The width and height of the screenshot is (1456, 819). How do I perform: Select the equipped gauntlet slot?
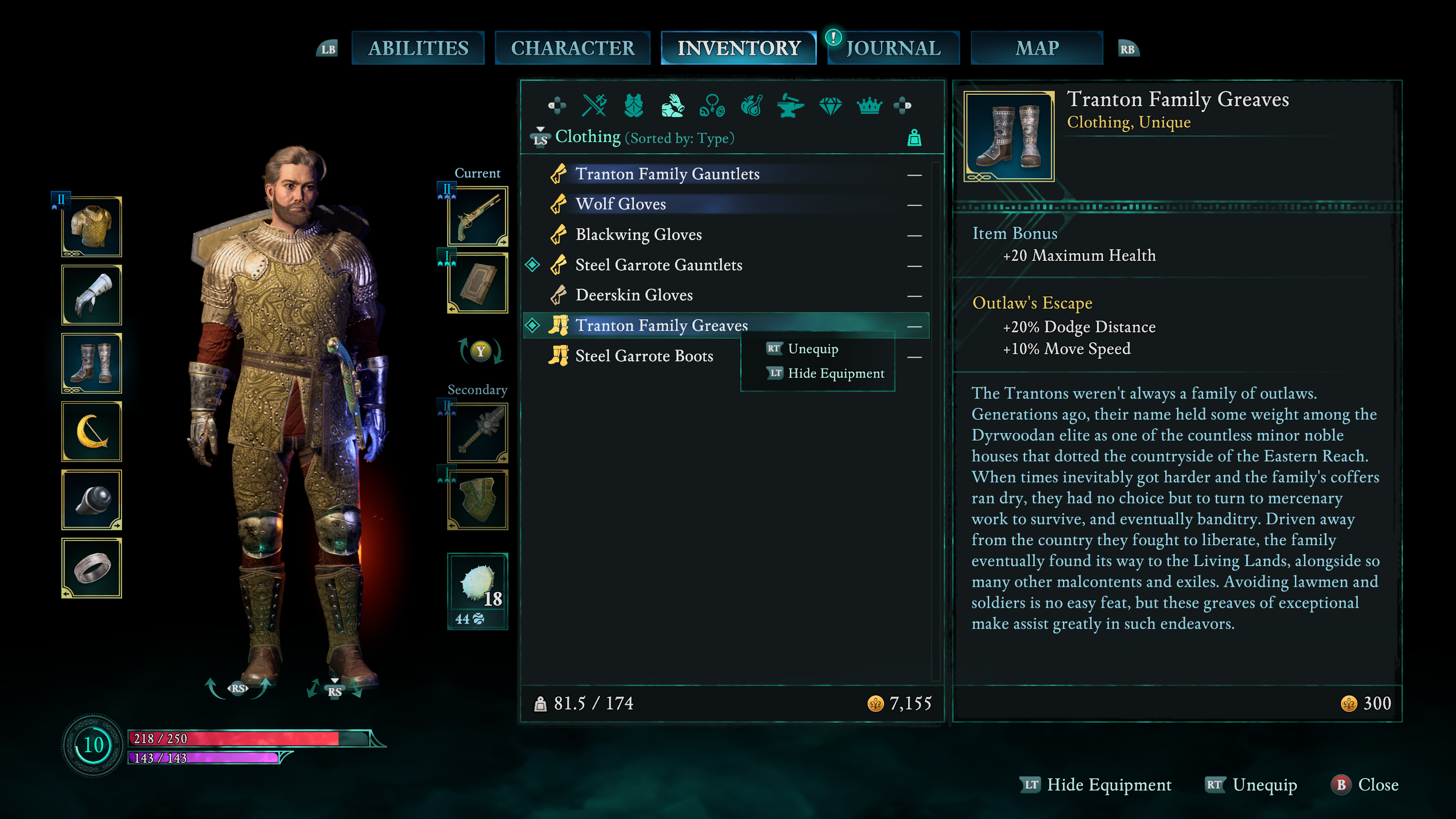(91, 295)
